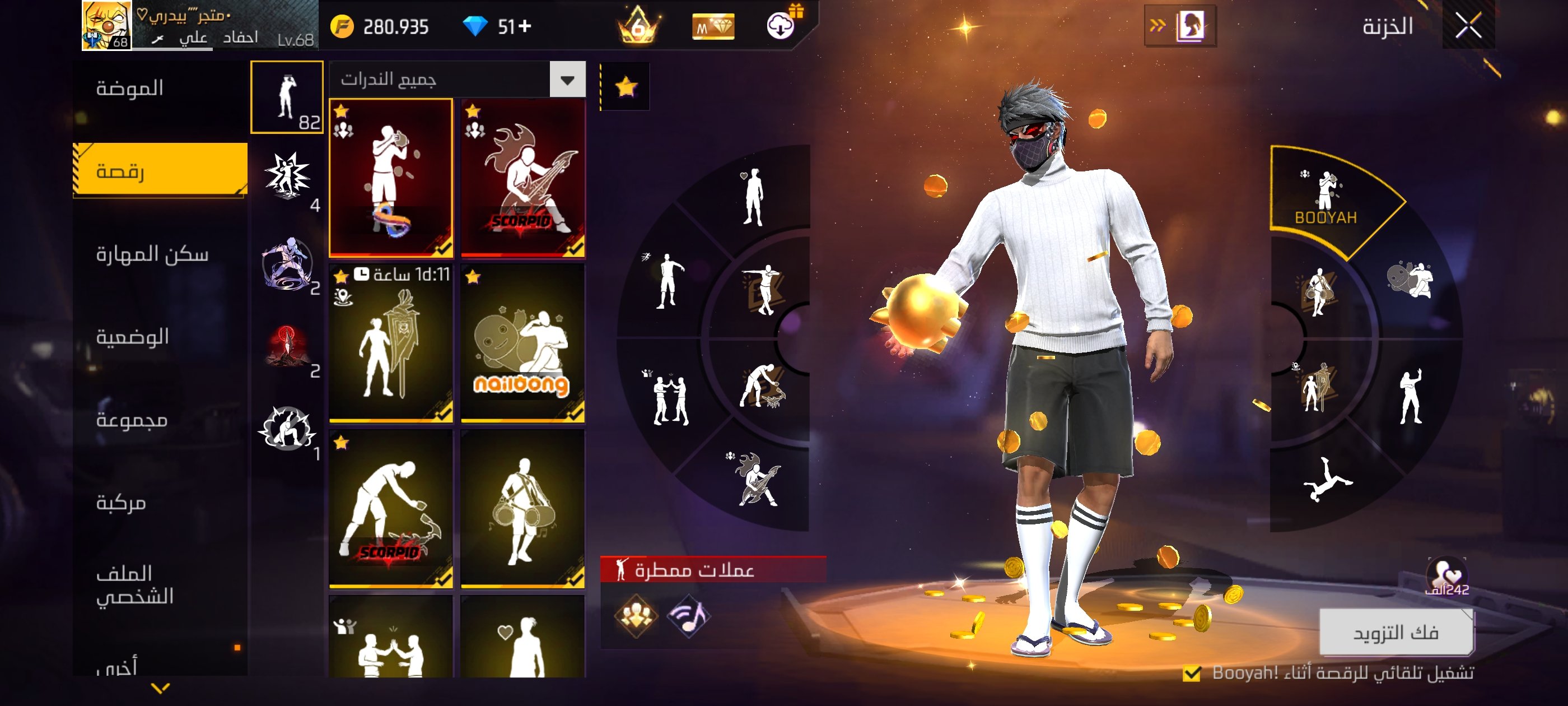Toggle Booyah auto-play emote checkbox
Image resolution: width=1568 pixels, height=706 pixels.
tap(1191, 673)
